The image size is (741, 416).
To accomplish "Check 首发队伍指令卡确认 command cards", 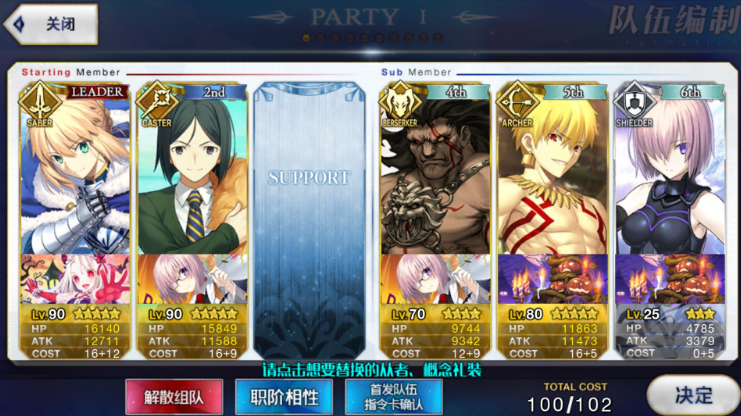I will pyautogui.click(x=393, y=396).
